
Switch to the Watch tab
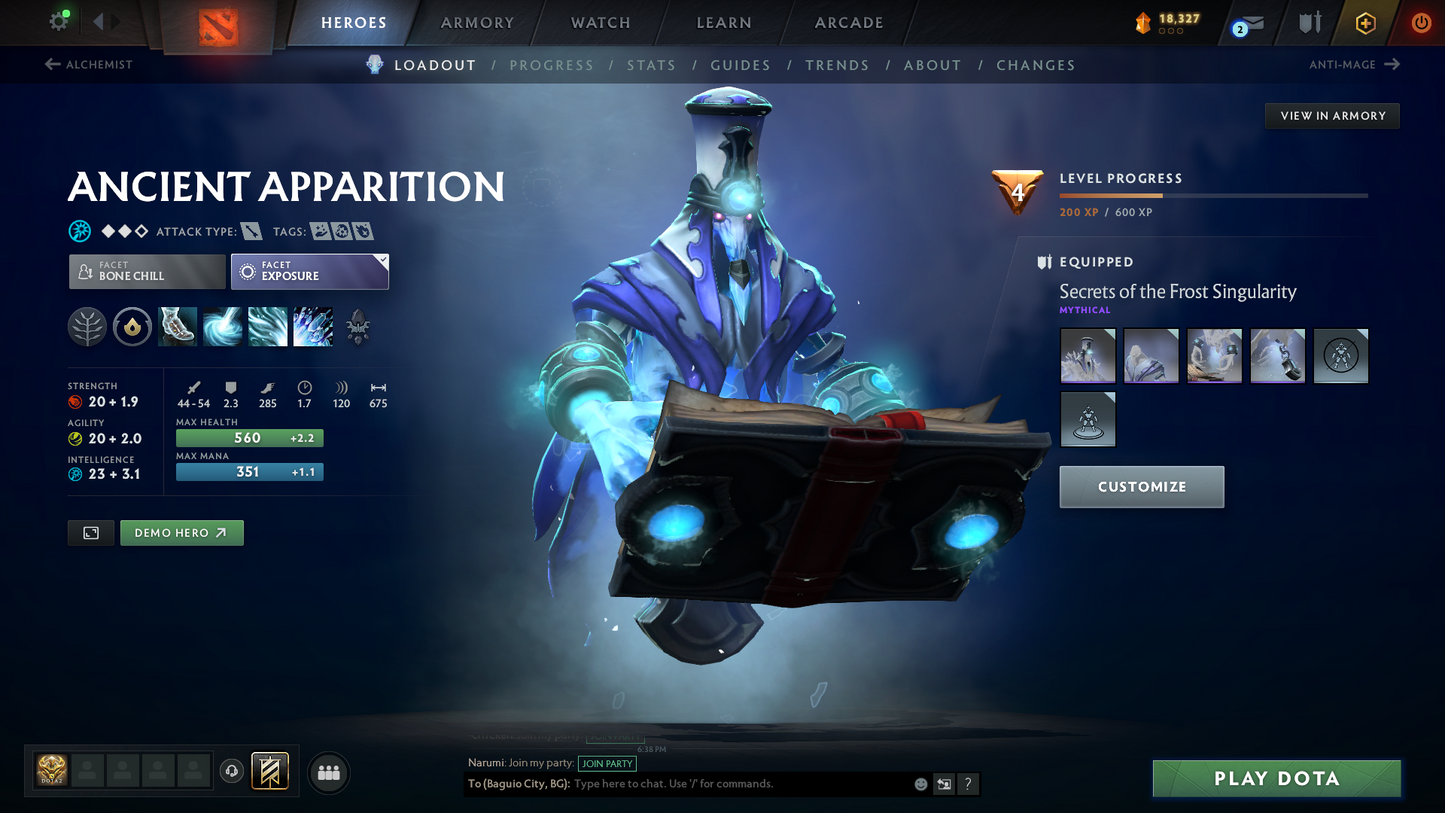click(x=600, y=23)
